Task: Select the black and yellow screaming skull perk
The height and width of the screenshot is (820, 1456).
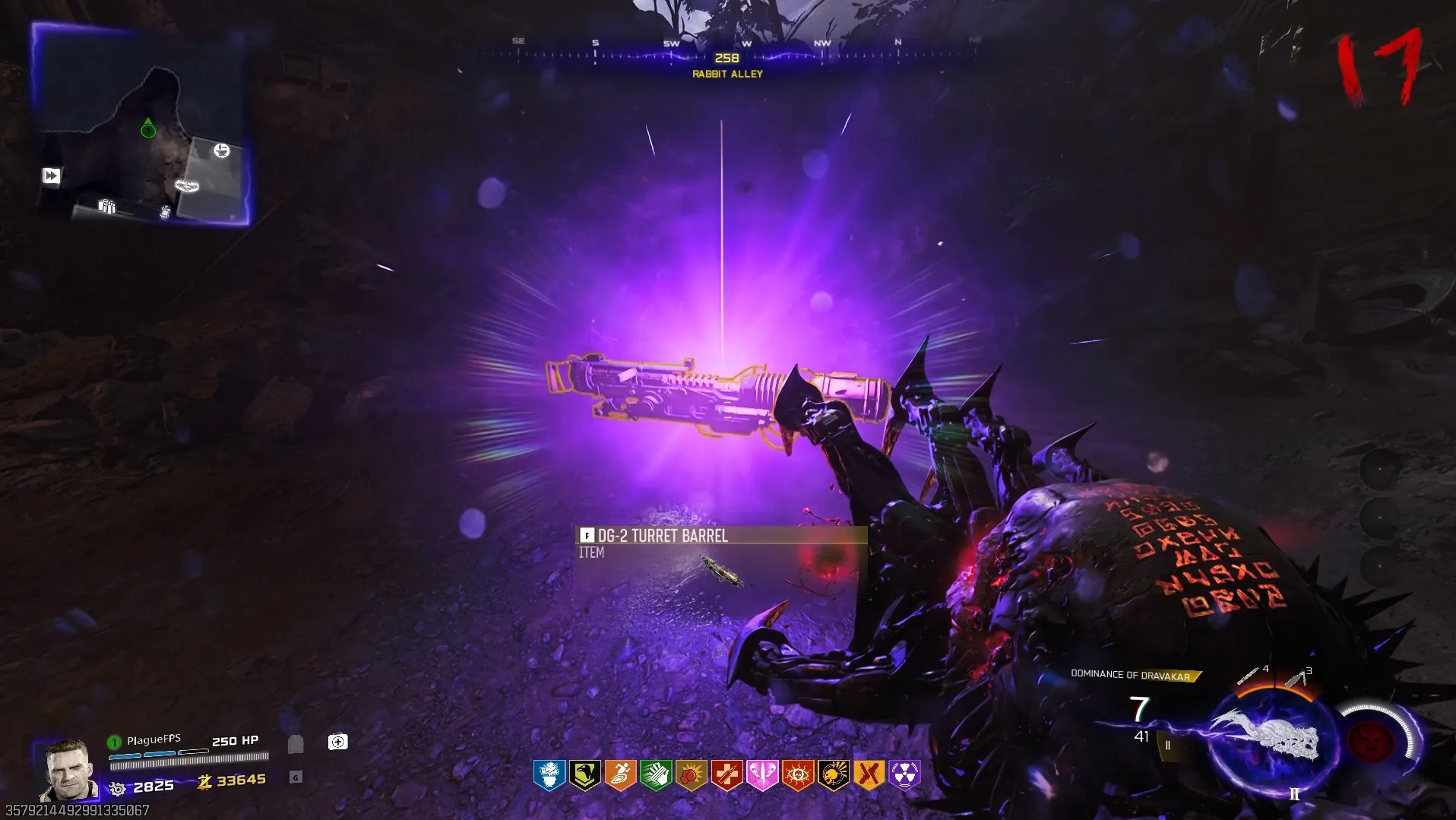Action: (834, 775)
